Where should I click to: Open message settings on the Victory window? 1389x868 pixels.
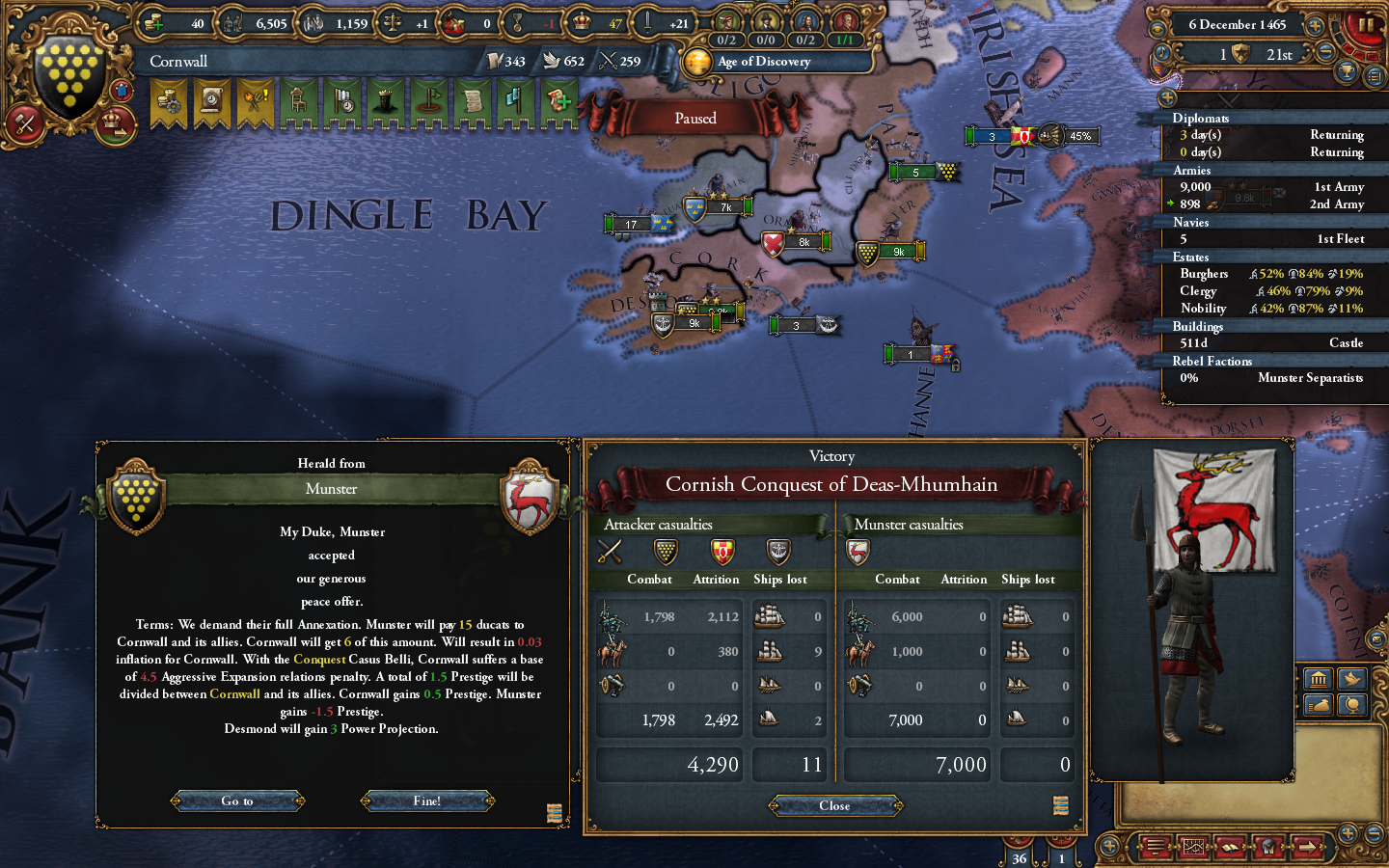(1061, 804)
